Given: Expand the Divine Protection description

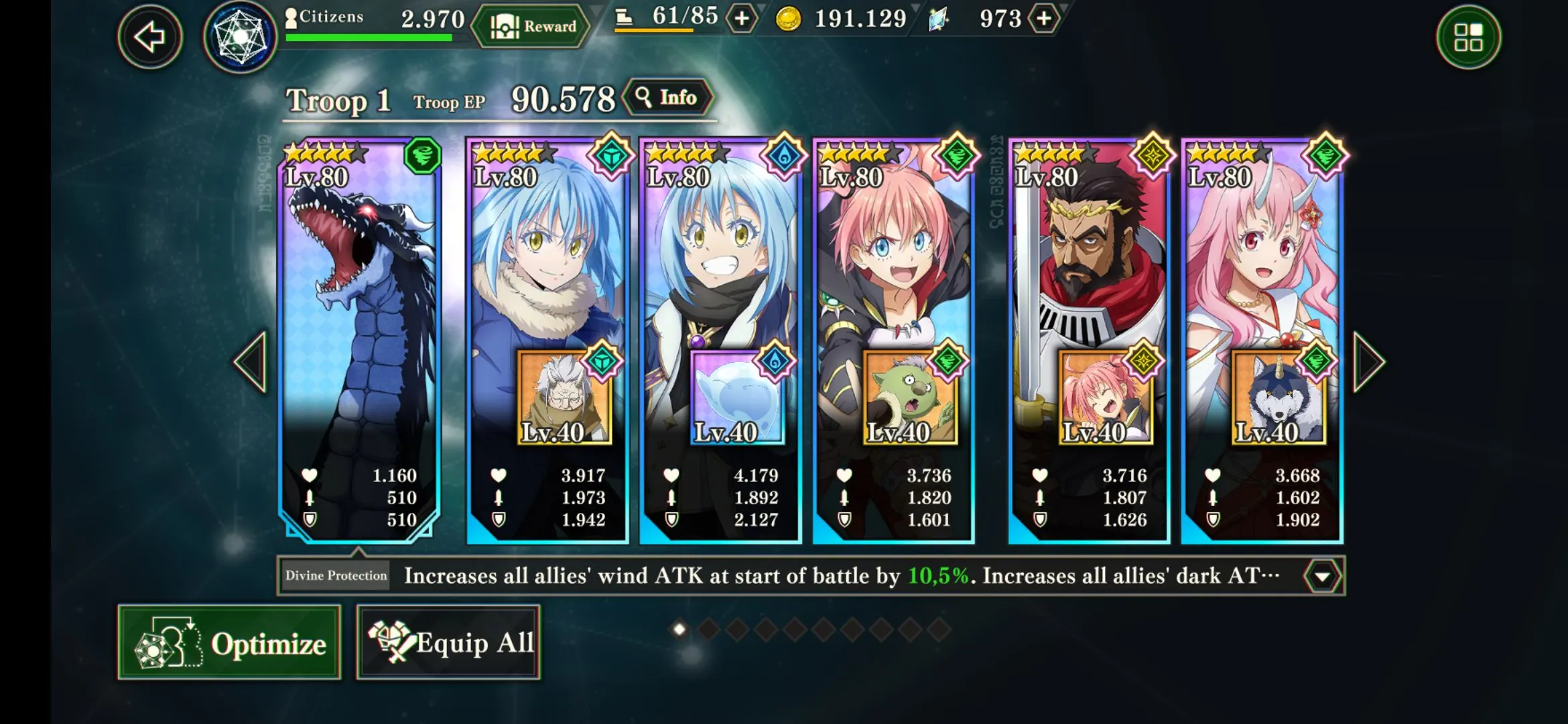Looking at the screenshot, I should pyautogui.click(x=1322, y=577).
